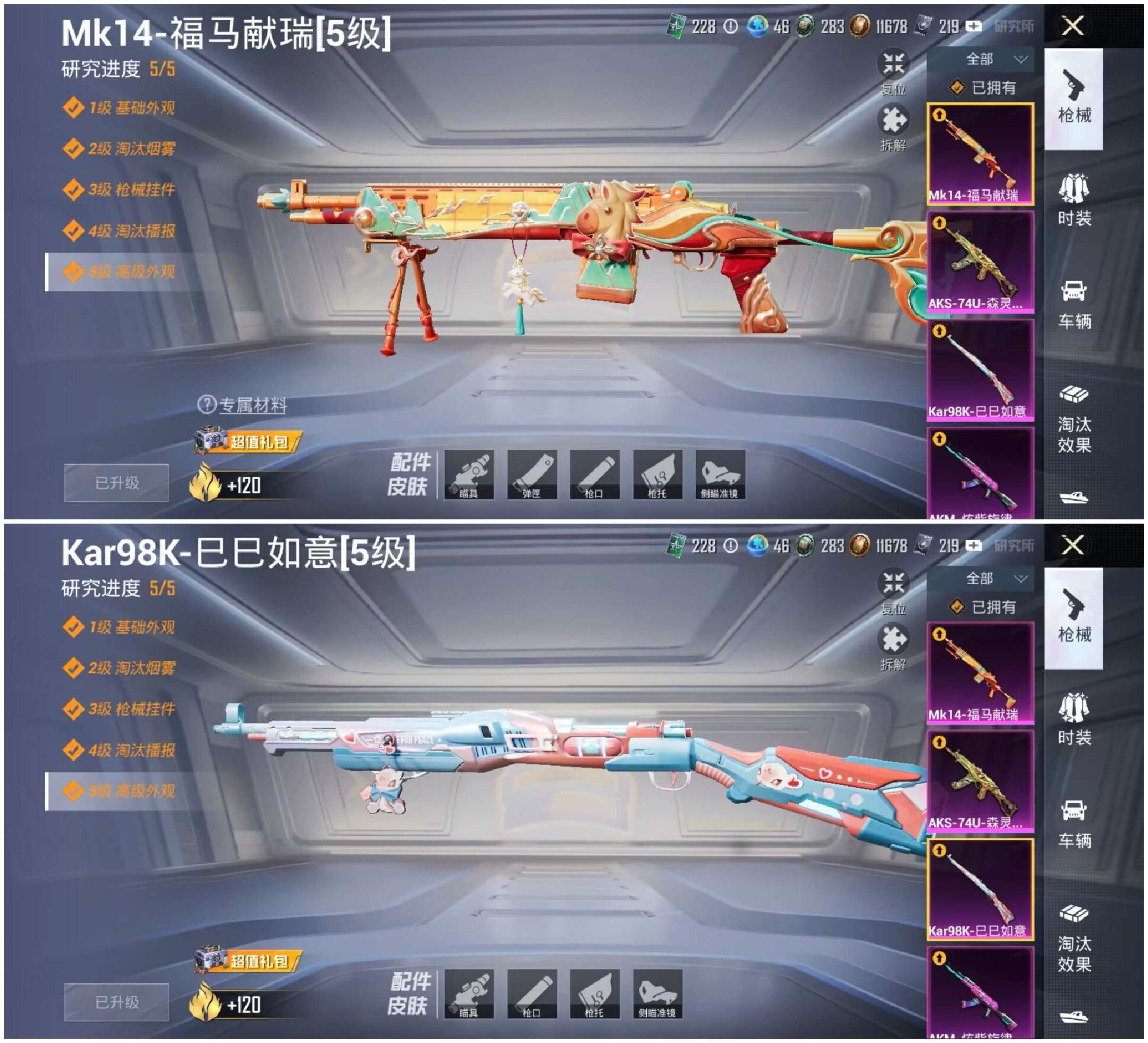The image size is (1148, 1043).
Task: Open the 专属材料 help link
Action: pyautogui.click(x=252, y=405)
